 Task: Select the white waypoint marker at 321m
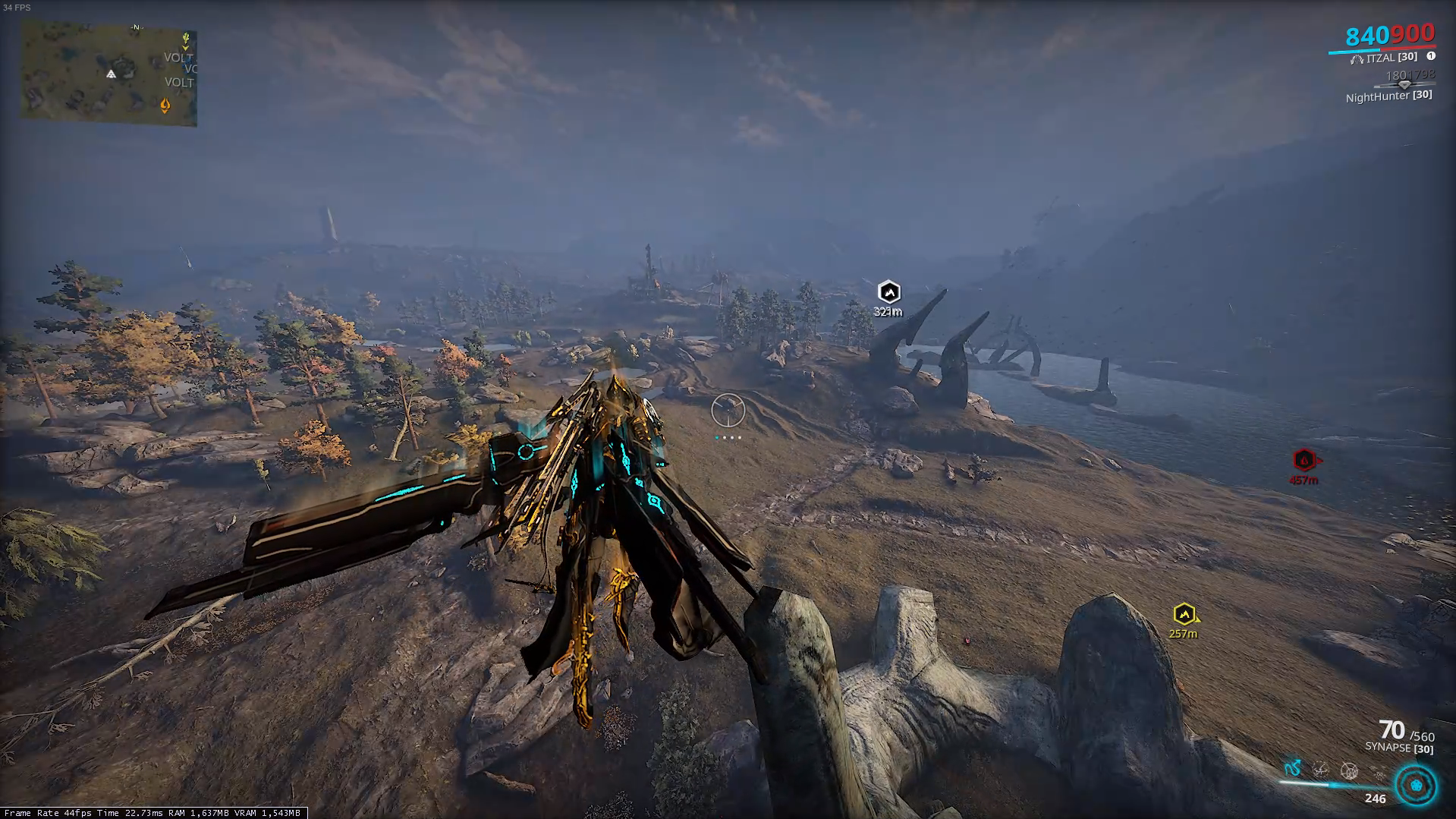click(x=888, y=291)
